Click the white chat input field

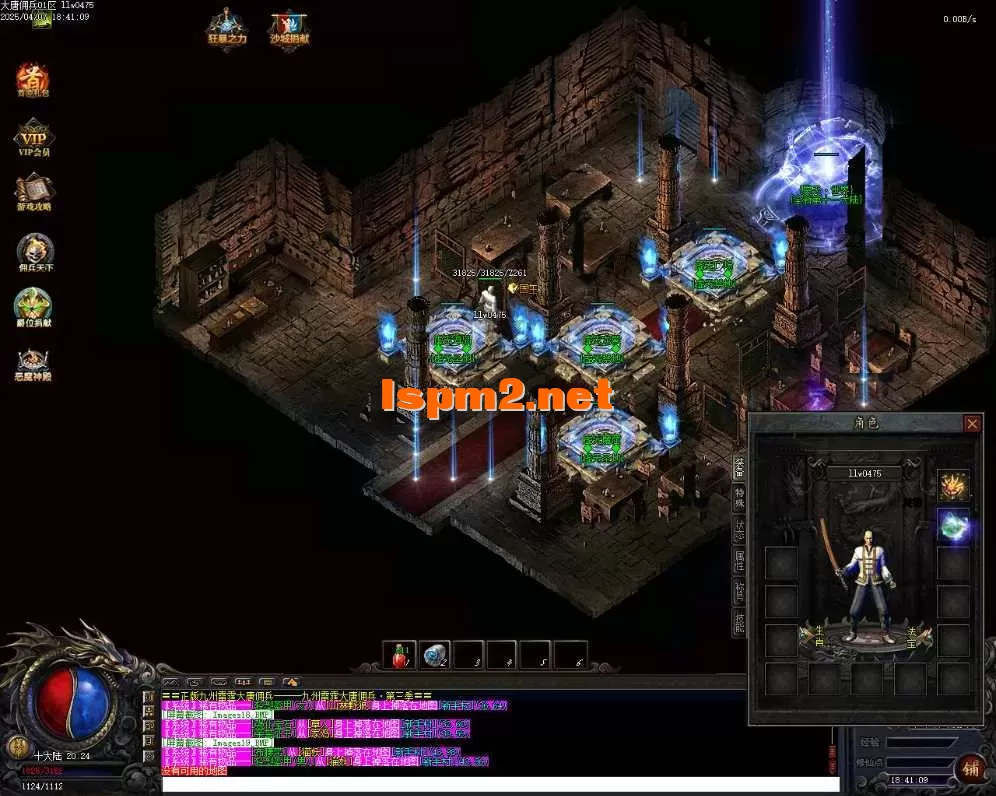point(500,785)
